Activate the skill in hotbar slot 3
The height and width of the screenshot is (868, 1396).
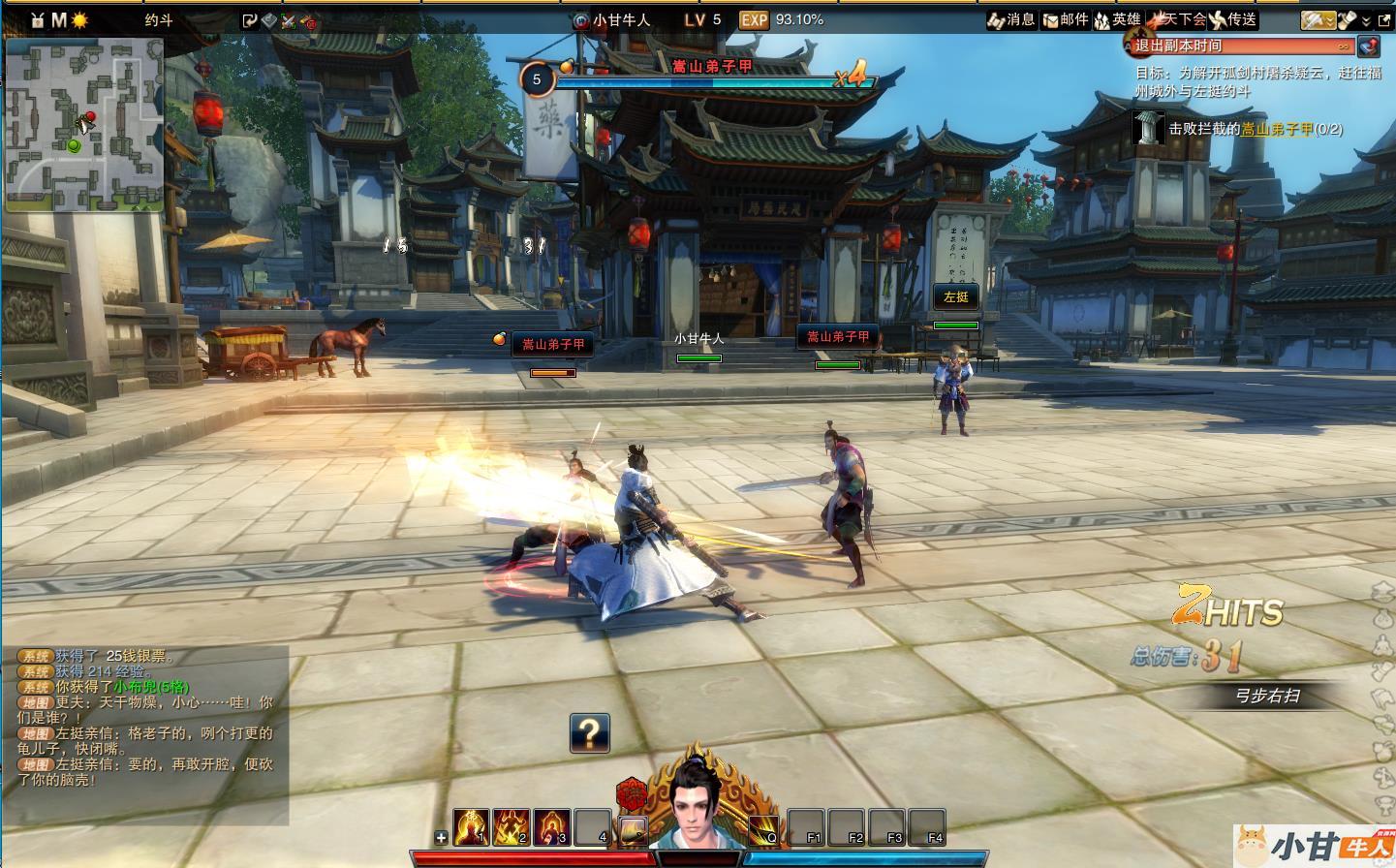point(551,826)
